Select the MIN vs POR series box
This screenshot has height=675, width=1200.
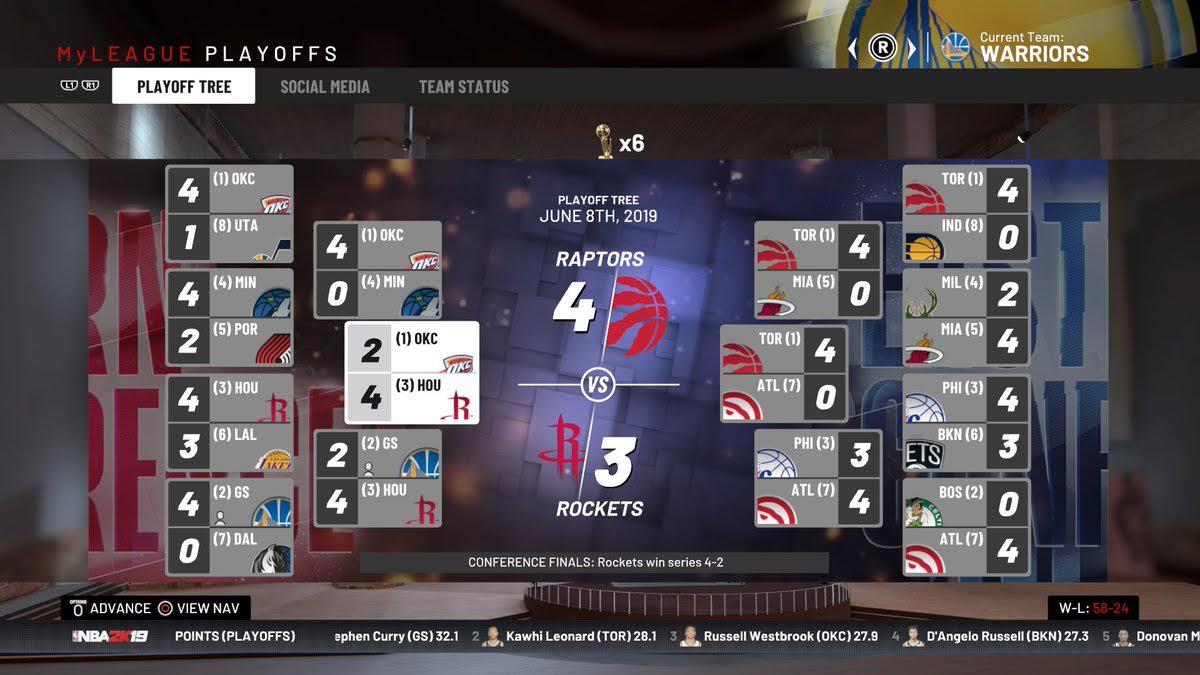[x=229, y=317]
